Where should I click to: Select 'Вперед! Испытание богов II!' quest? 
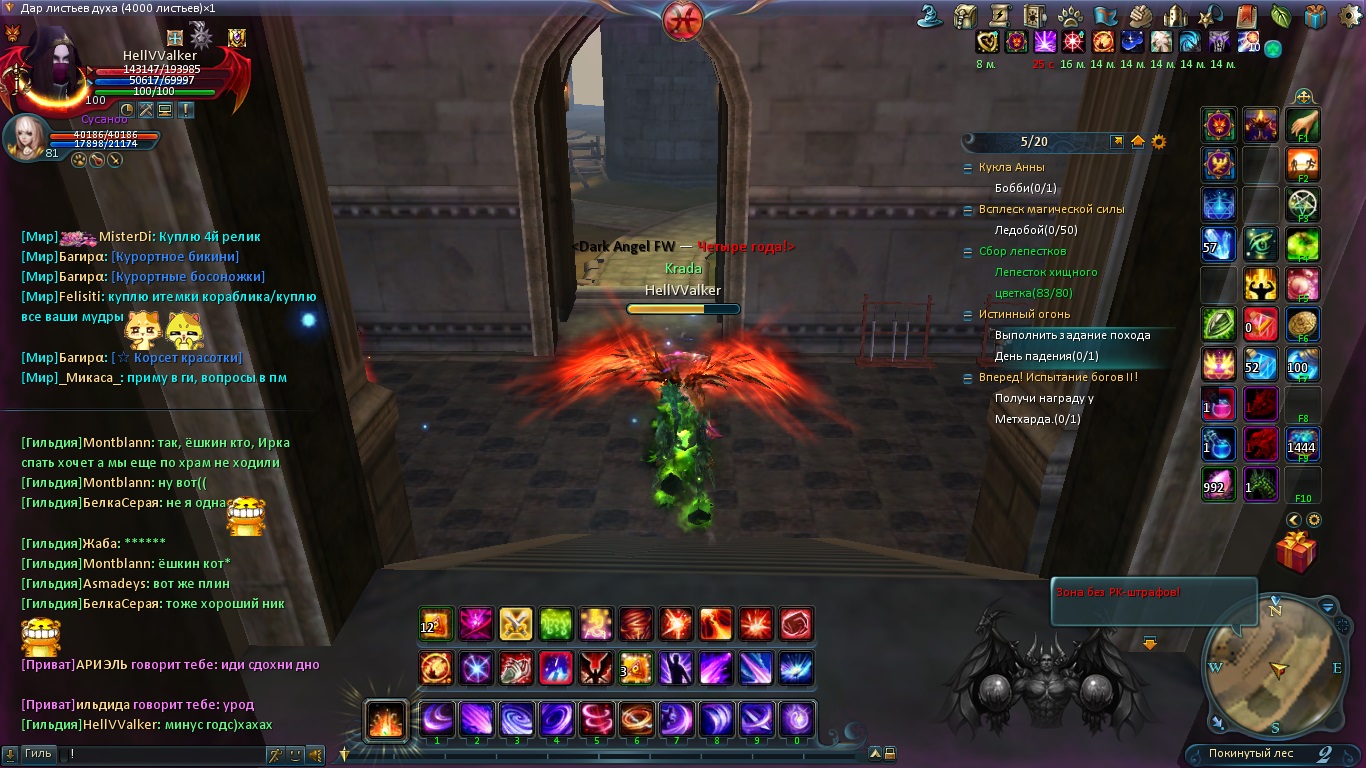click(1058, 377)
